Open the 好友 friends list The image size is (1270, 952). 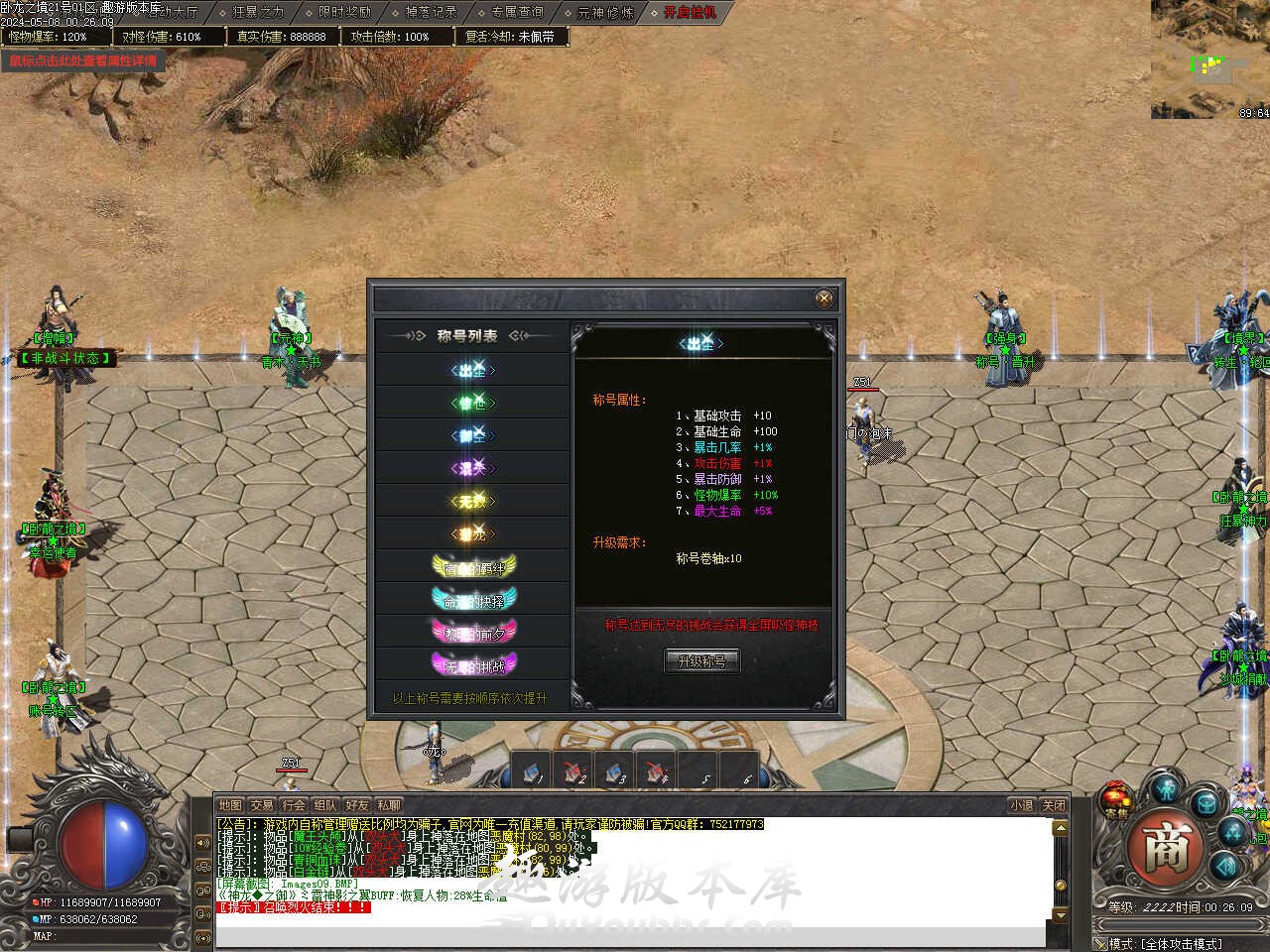click(357, 805)
